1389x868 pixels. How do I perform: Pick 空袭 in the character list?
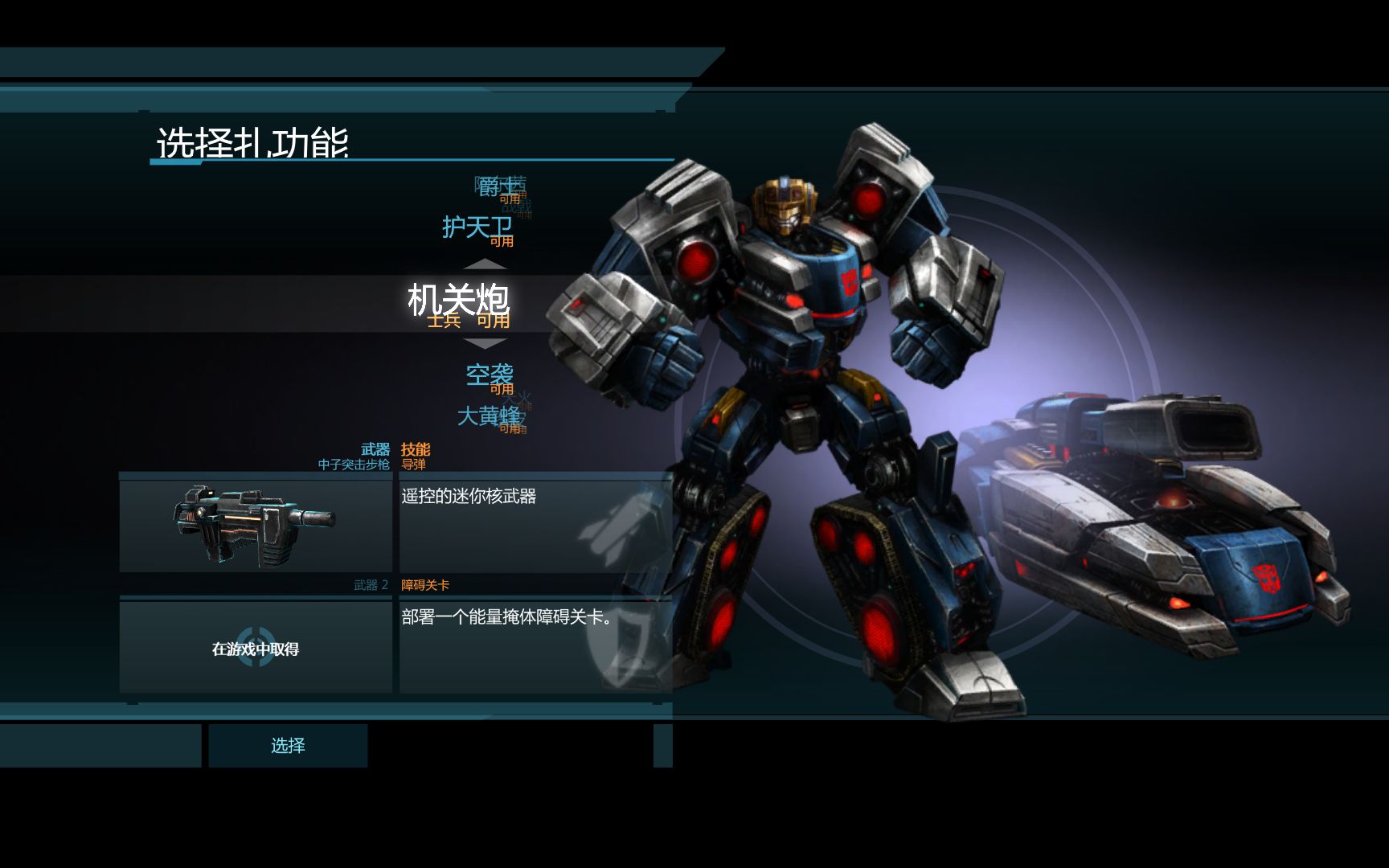pos(489,375)
